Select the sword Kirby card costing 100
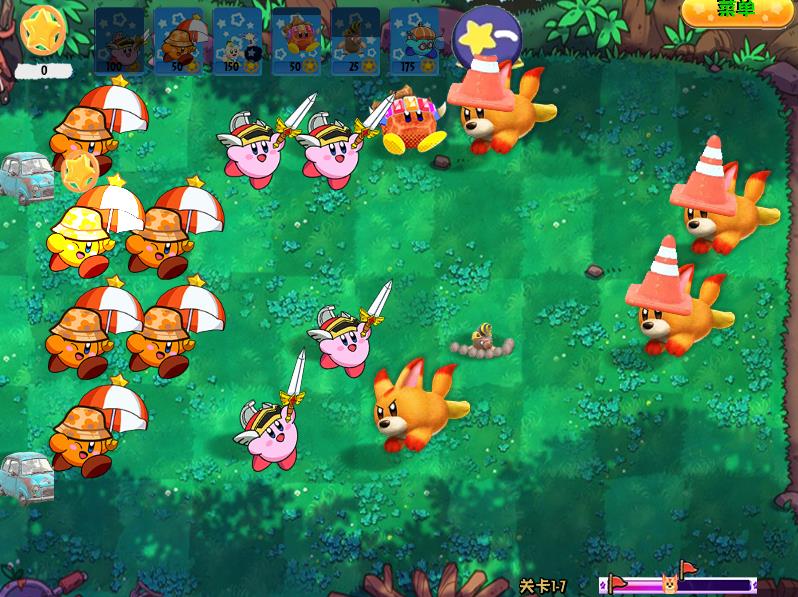The width and height of the screenshot is (798, 597). point(119,42)
